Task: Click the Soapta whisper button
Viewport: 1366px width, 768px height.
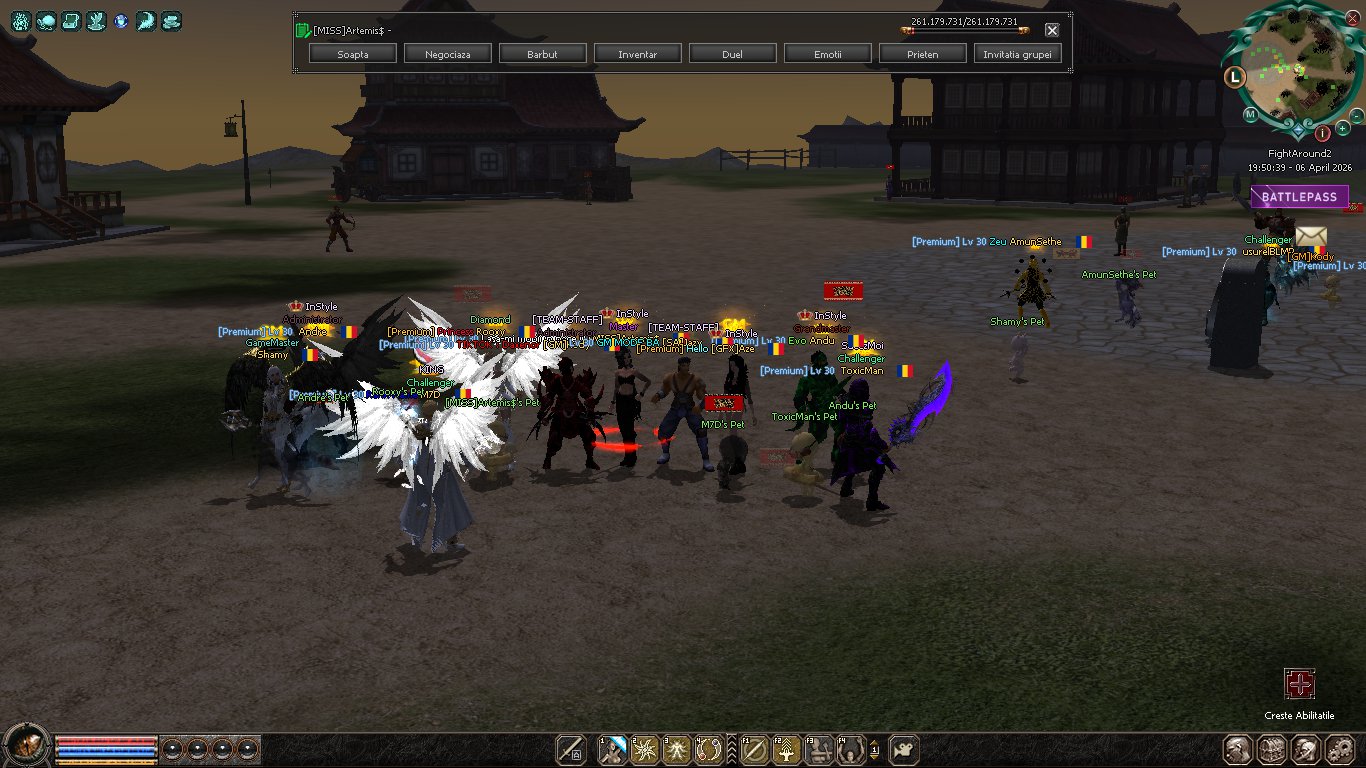Action: (353, 54)
